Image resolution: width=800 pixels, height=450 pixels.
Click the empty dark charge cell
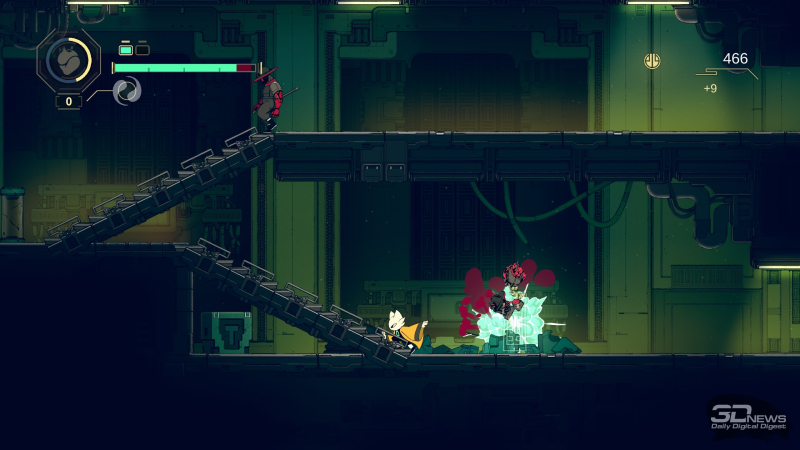click(142, 48)
